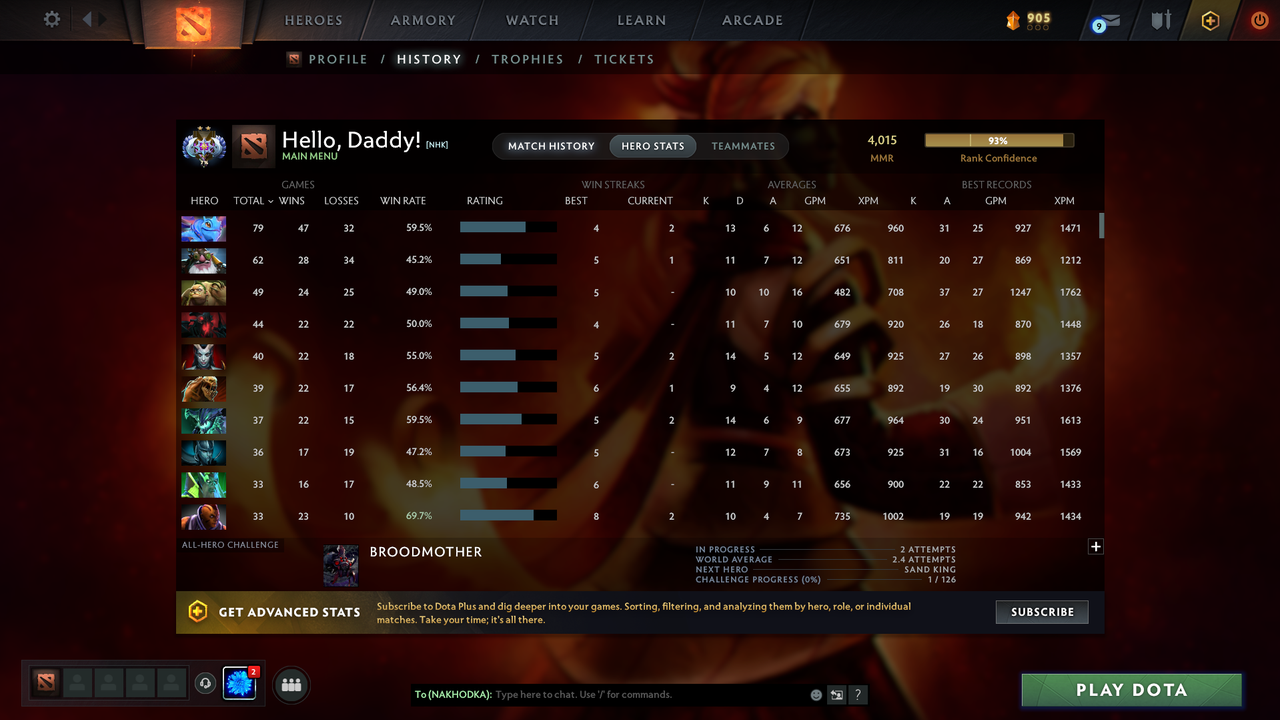Click the Rank Confidence progress bar

(998, 140)
